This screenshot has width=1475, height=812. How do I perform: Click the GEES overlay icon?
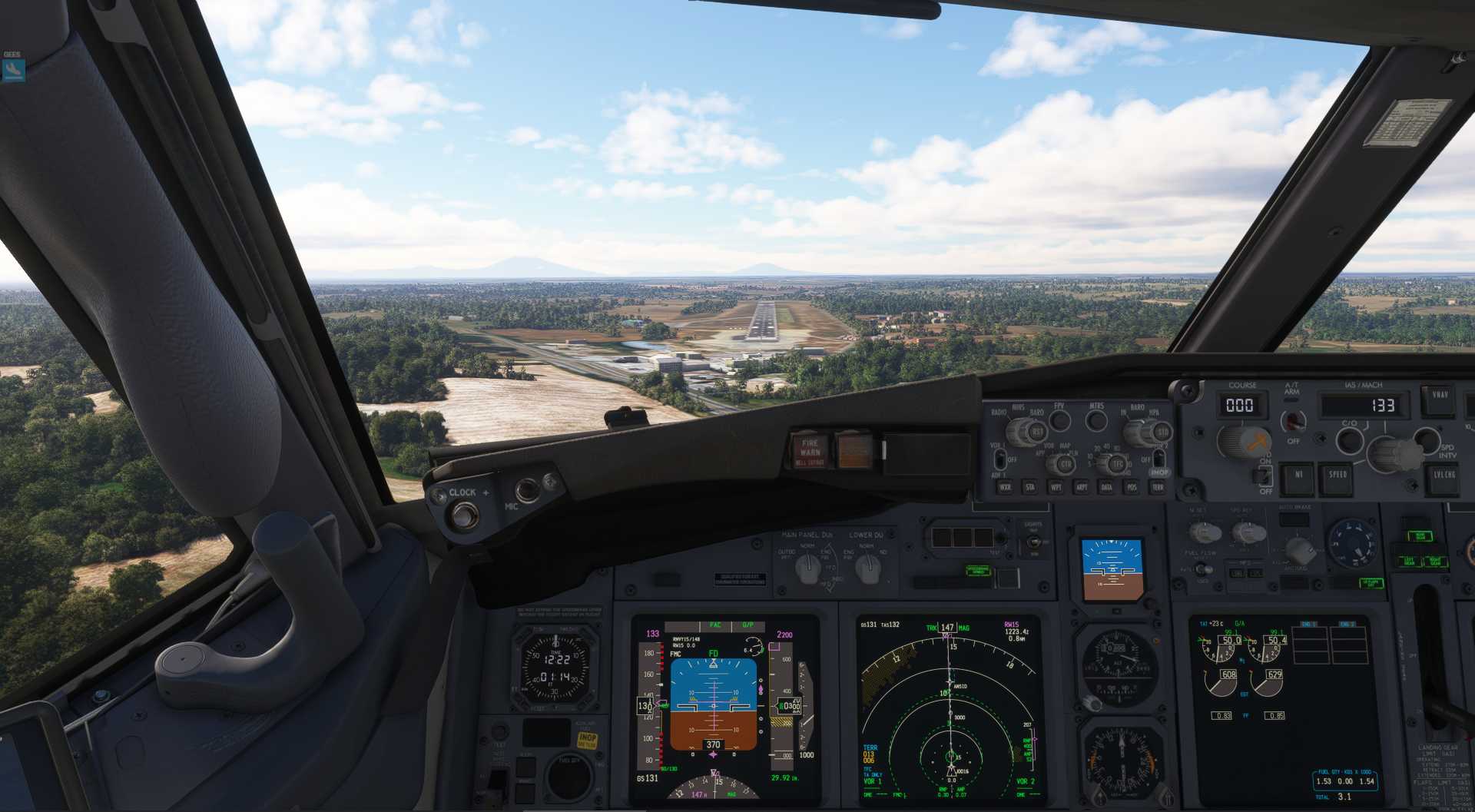[13, 70]
